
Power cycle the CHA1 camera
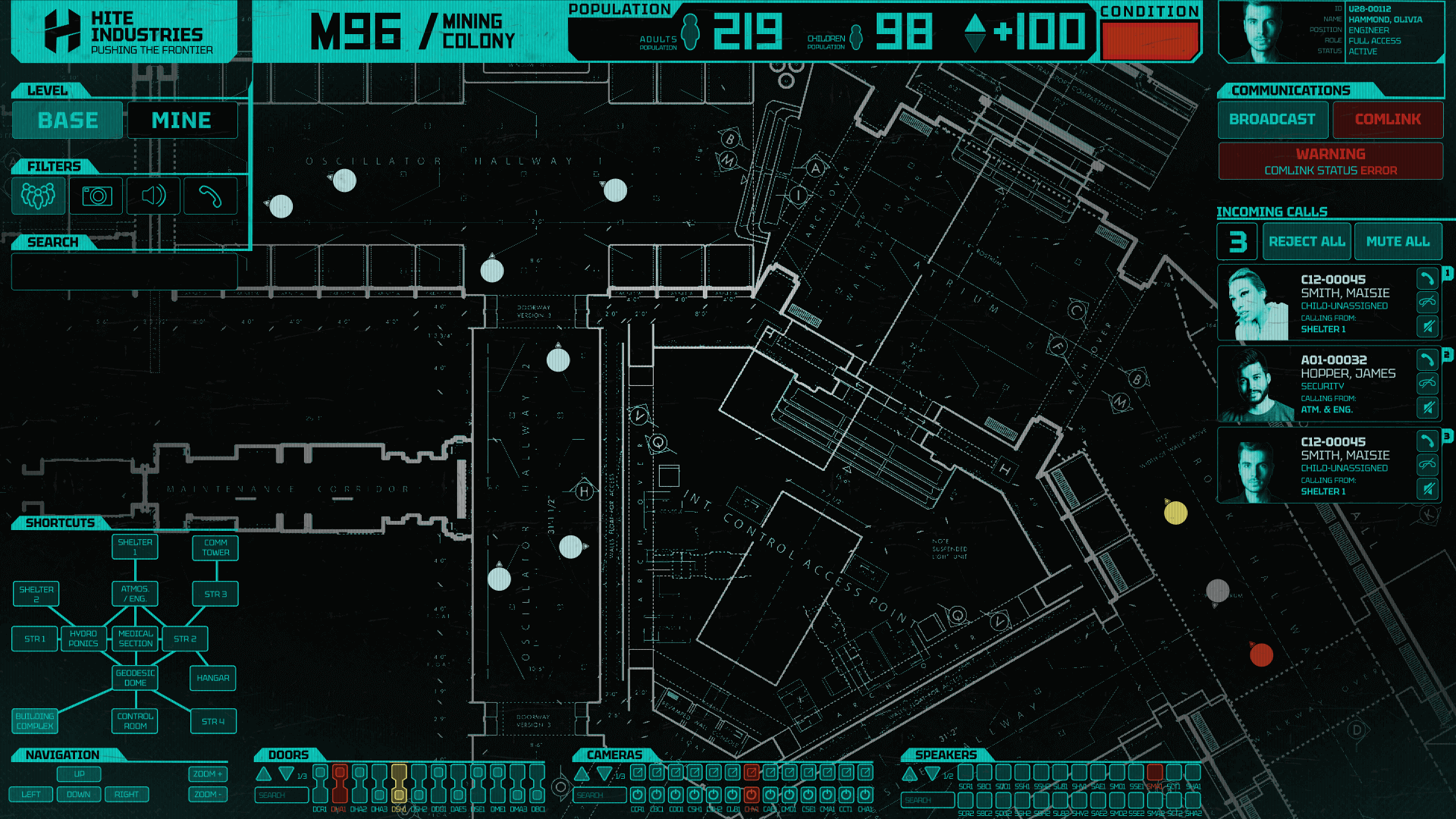point(864,795)
